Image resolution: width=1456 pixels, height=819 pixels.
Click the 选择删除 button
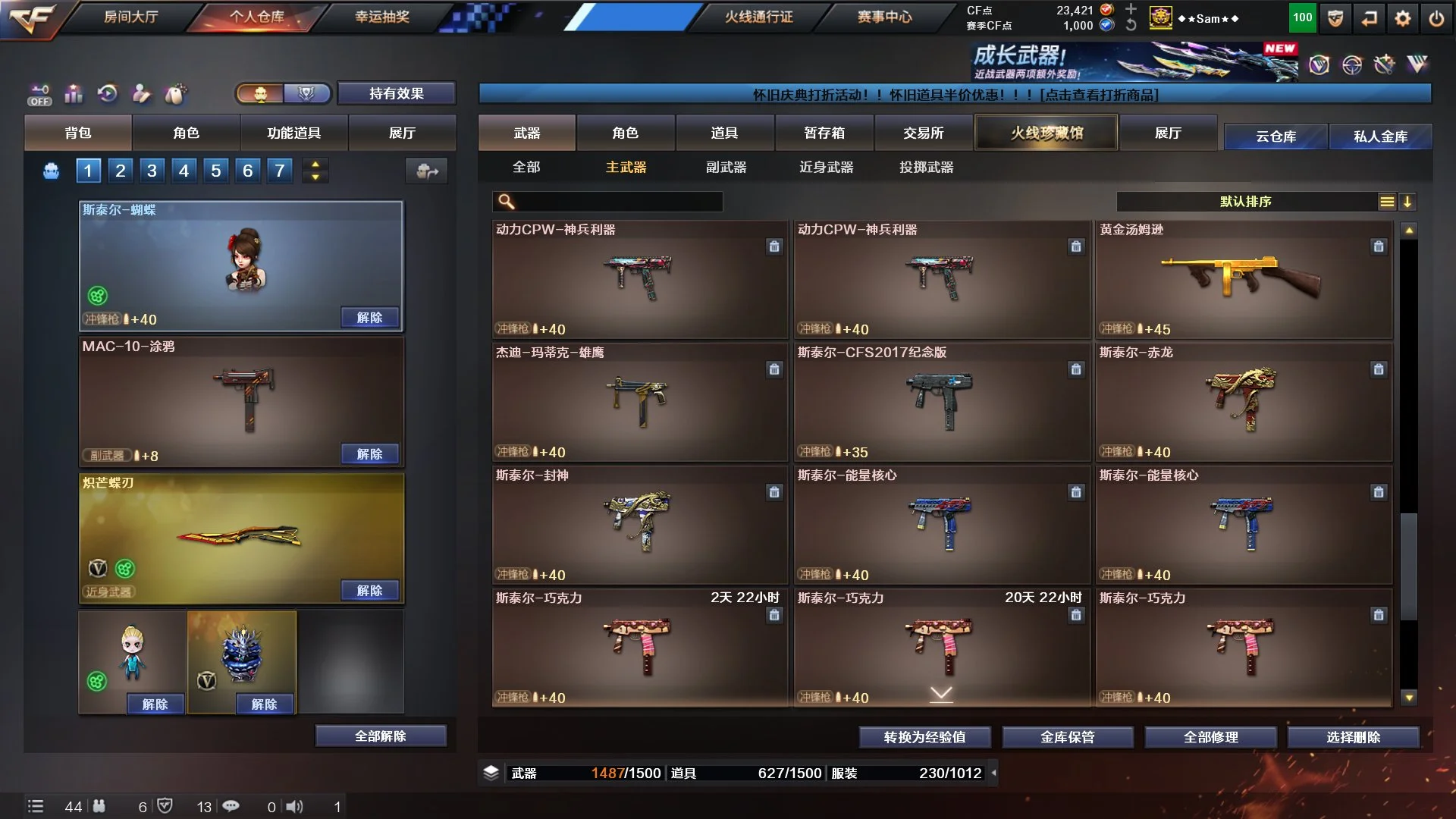(1353, 737)
